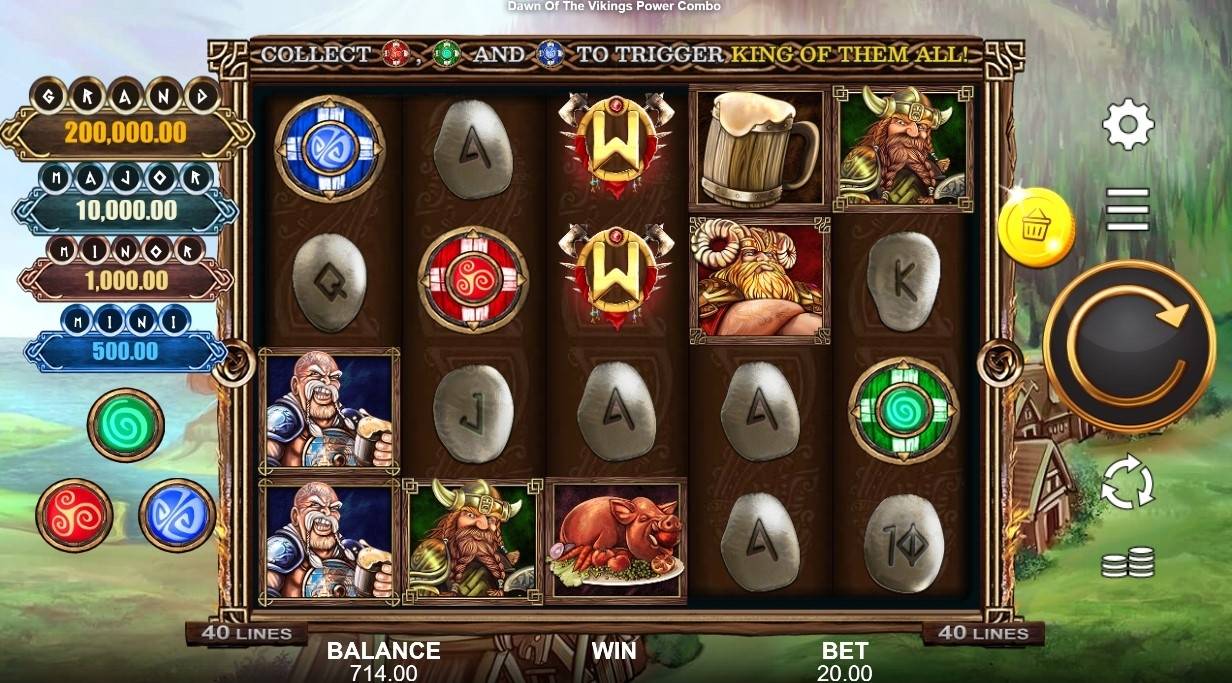1232x683 pixels.
Task: Open bet options via the coin stack
Action: (1128, 563)
